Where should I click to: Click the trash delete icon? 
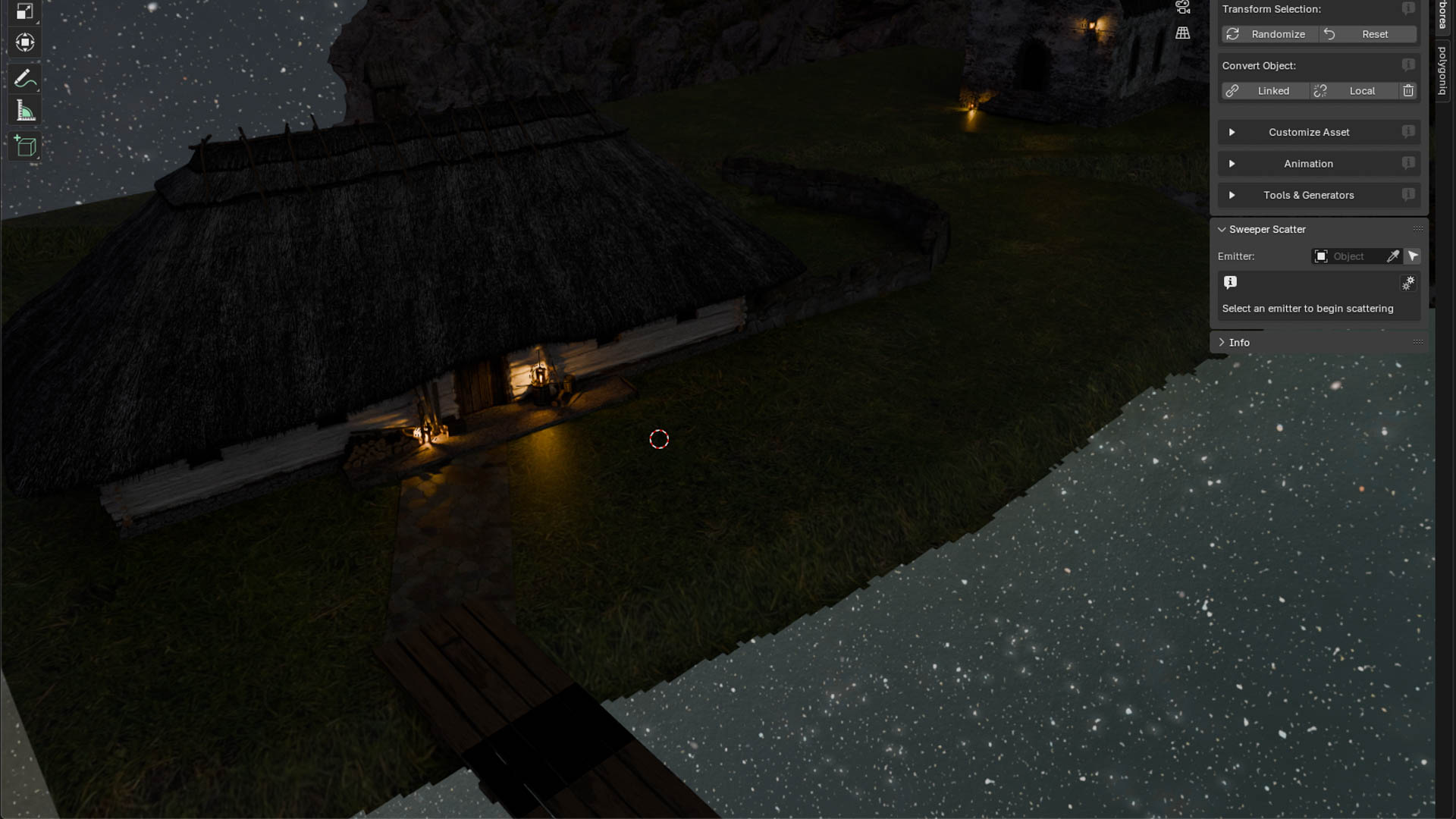click(1408, 91)
